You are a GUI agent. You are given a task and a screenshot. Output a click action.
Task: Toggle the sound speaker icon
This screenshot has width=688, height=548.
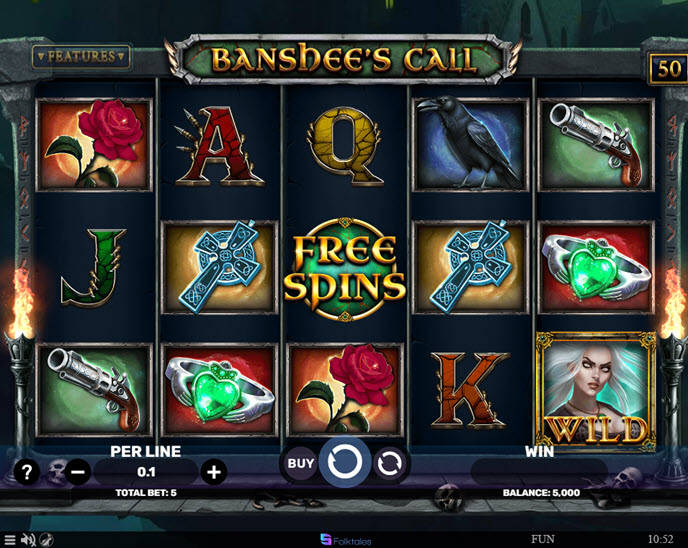(x=27, y=540)
